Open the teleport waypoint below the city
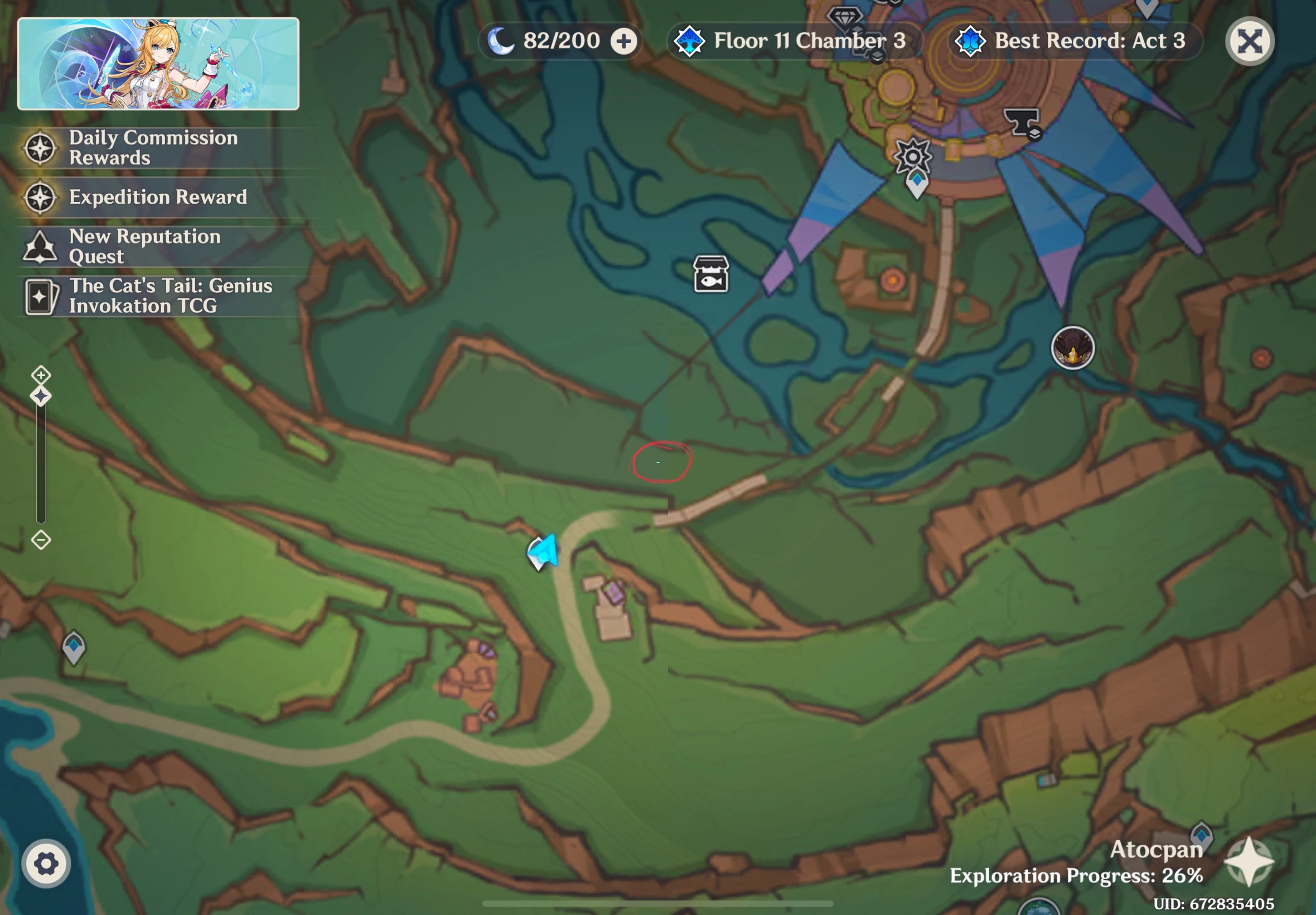 (x=917, y=180)
